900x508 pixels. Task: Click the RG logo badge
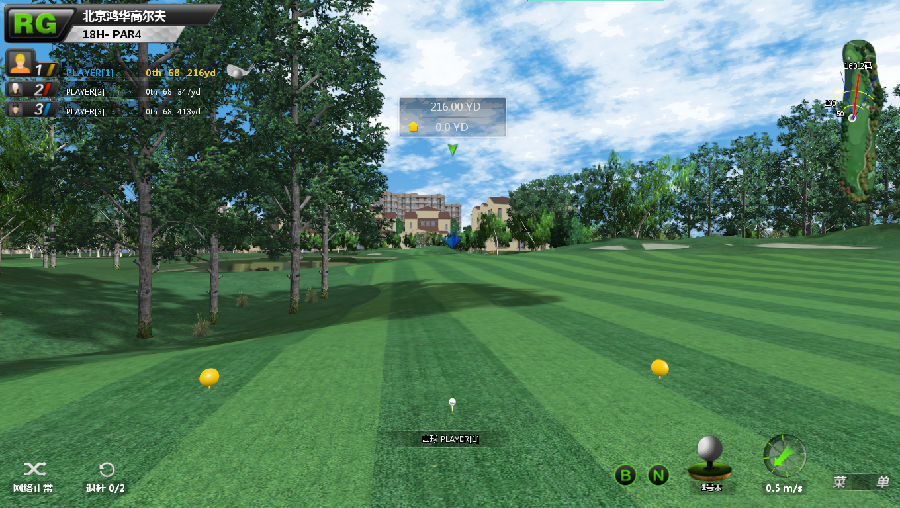point(35,23)
